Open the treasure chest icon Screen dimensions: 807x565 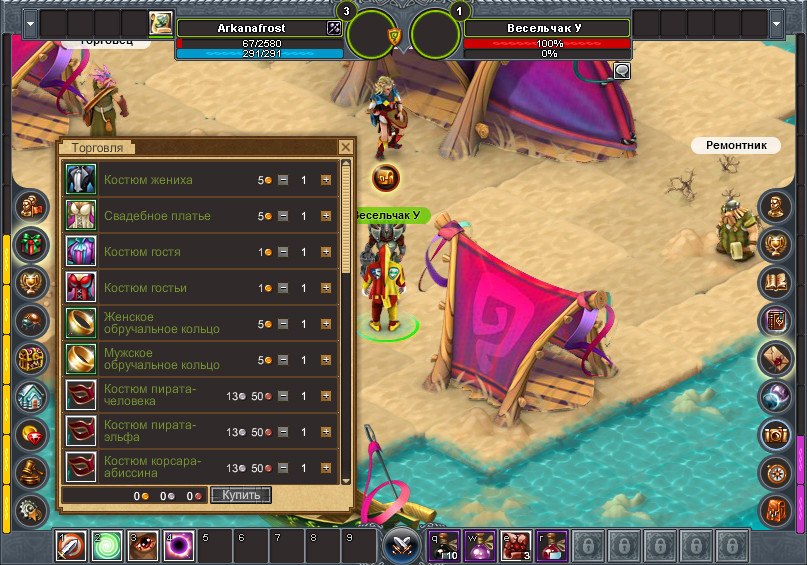point(31,357)
